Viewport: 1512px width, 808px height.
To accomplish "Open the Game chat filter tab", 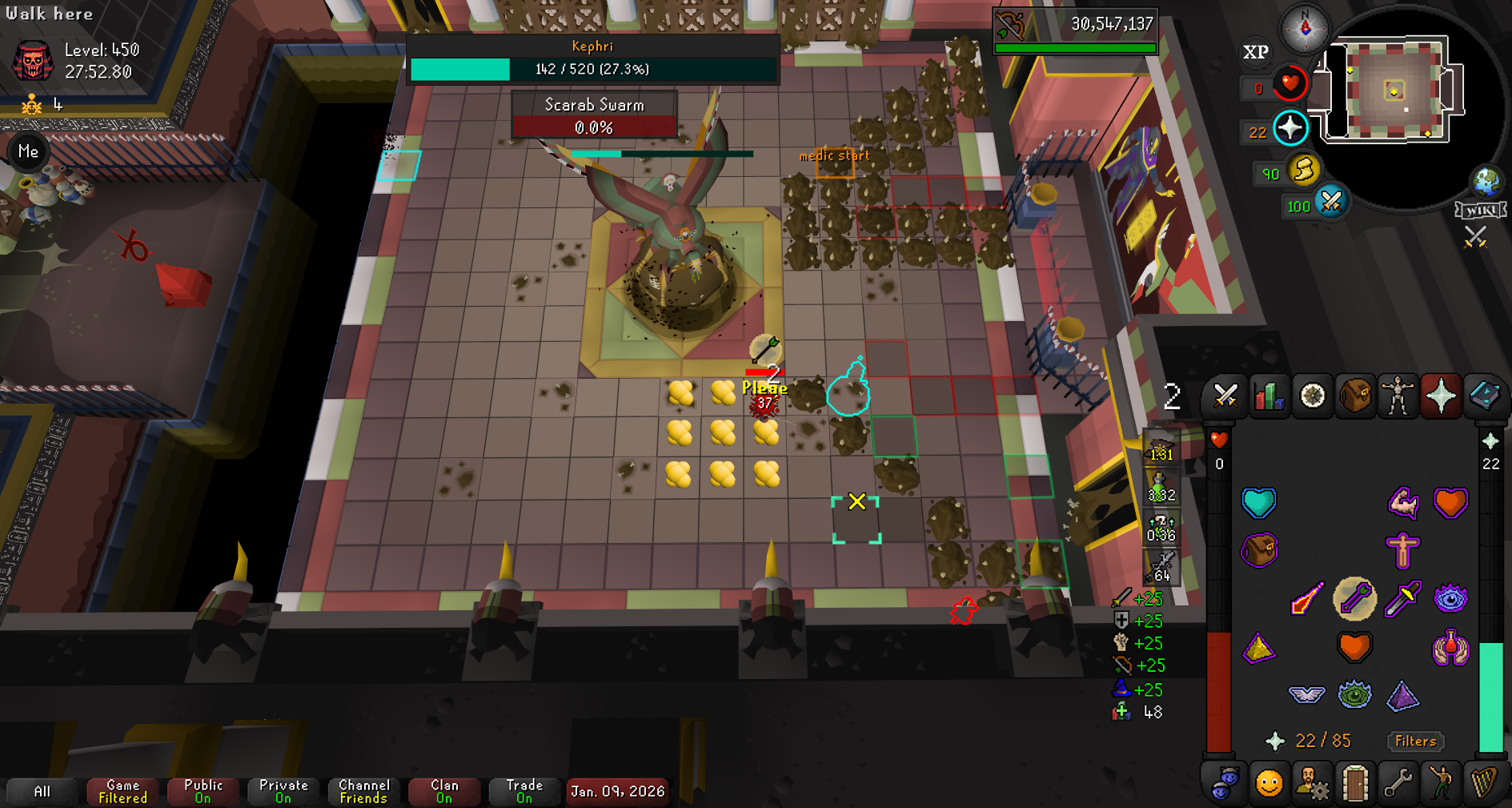I will (122, 791).
